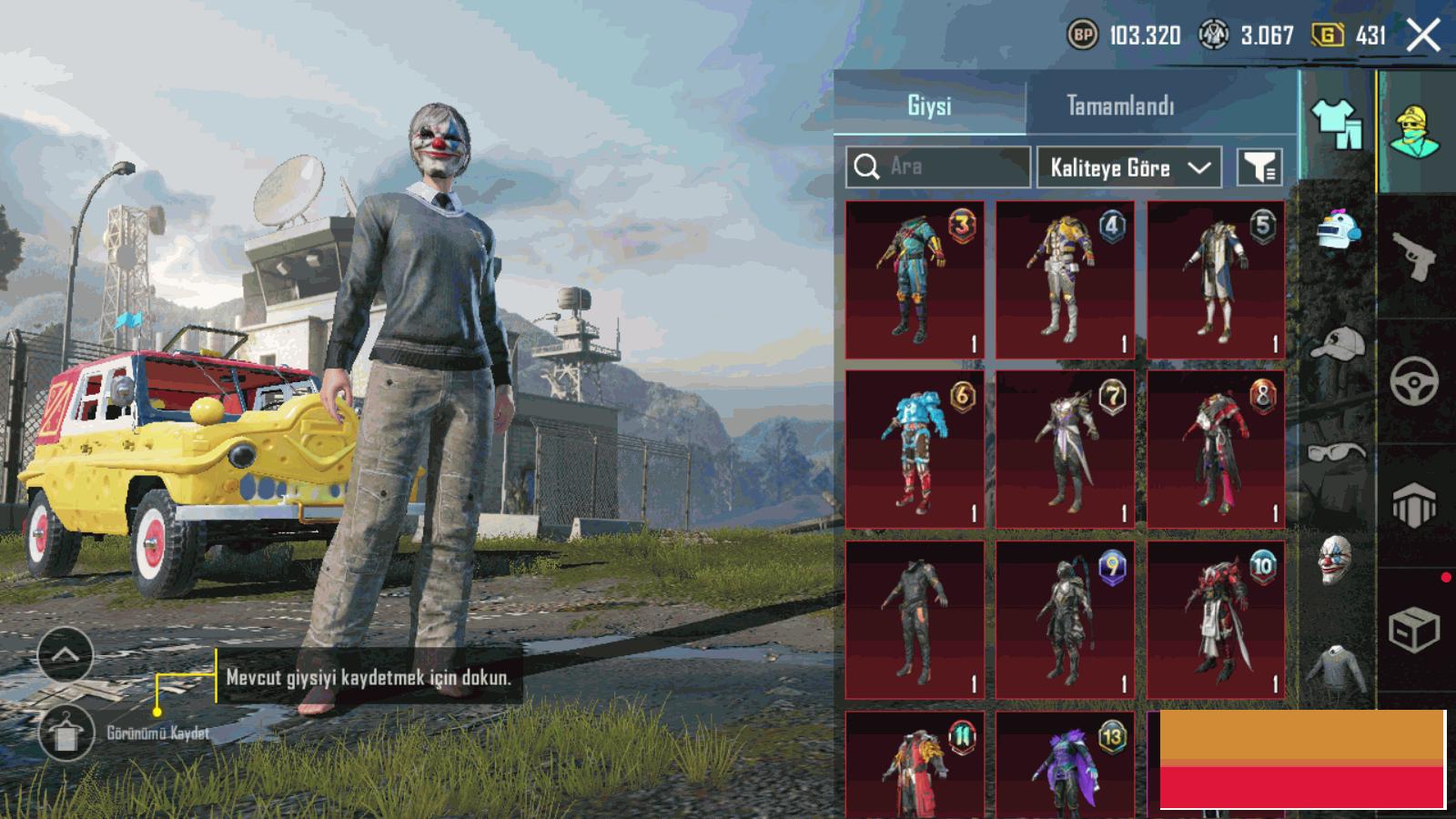Viewport: 1456px width, 819px height.
Task: Select the dark outfit with badge 9
Action: 1065,620
